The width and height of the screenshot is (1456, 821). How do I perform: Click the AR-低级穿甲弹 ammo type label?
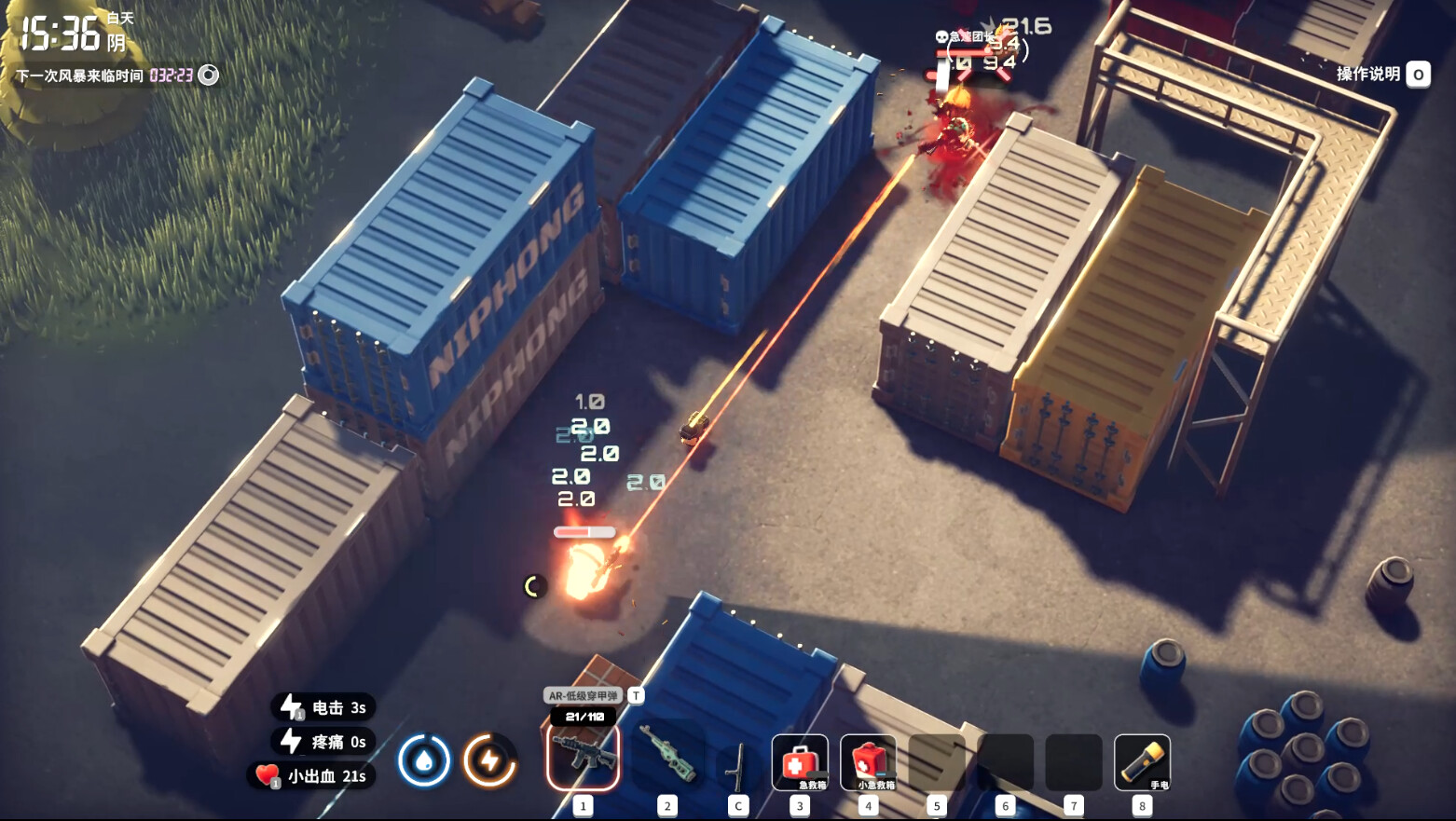click(584, 695)
